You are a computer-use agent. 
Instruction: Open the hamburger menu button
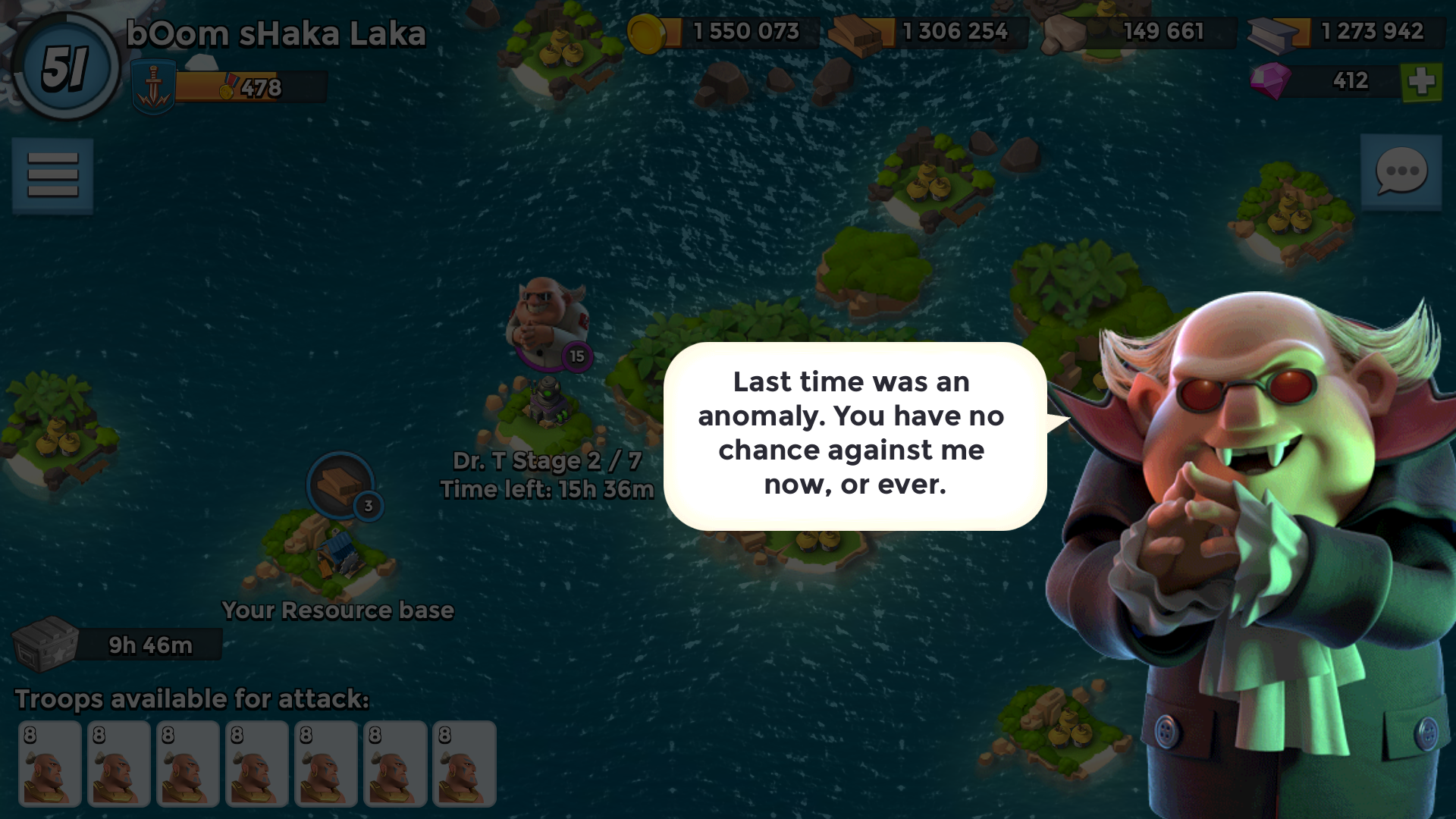[x=52, y=175]
